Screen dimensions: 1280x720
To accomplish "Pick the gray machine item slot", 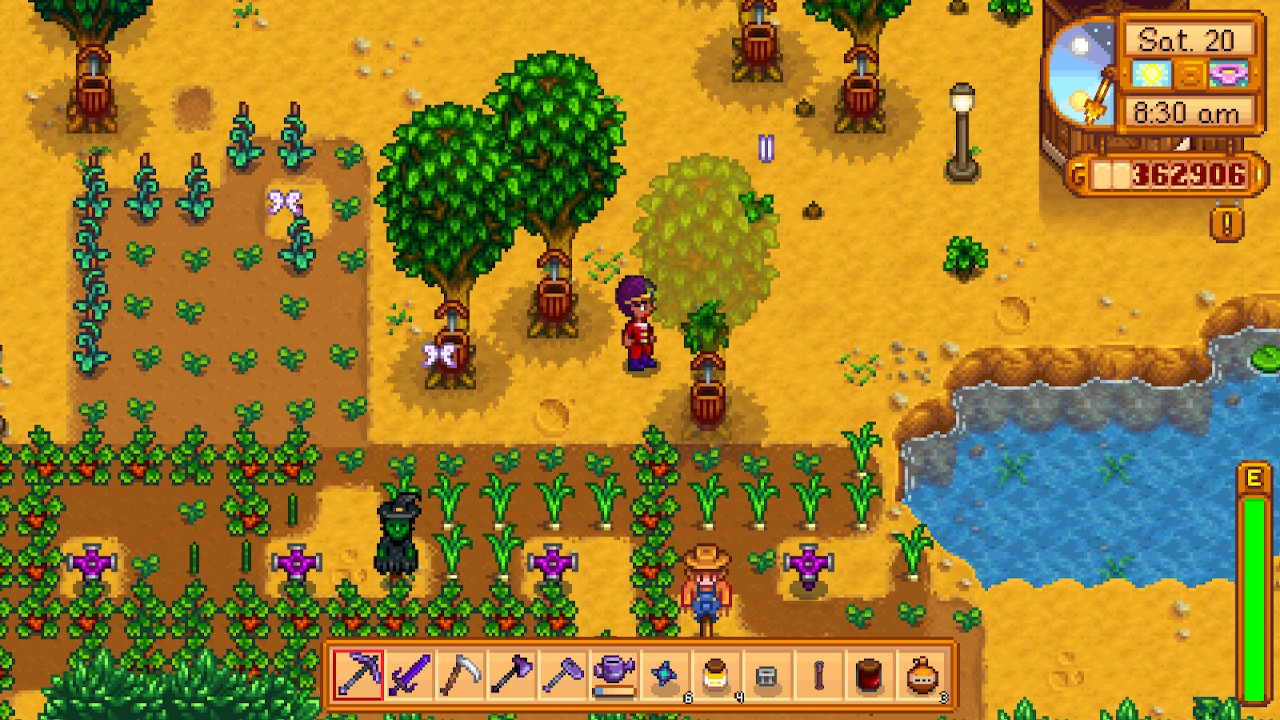I will tap(767, 675).
